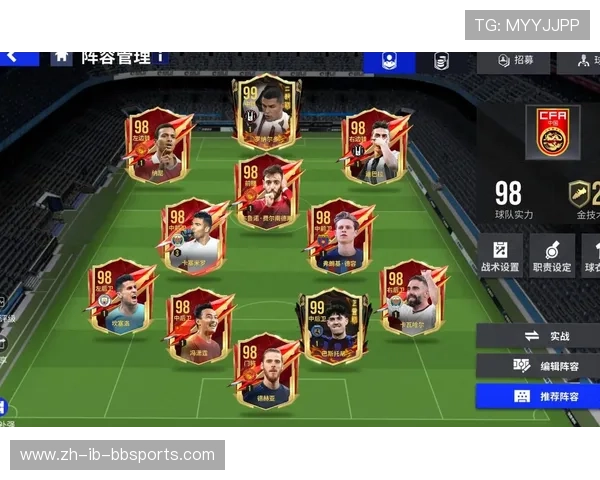
Task: Select the 99-rated black center-back card
Action: [x=333, y=326]
